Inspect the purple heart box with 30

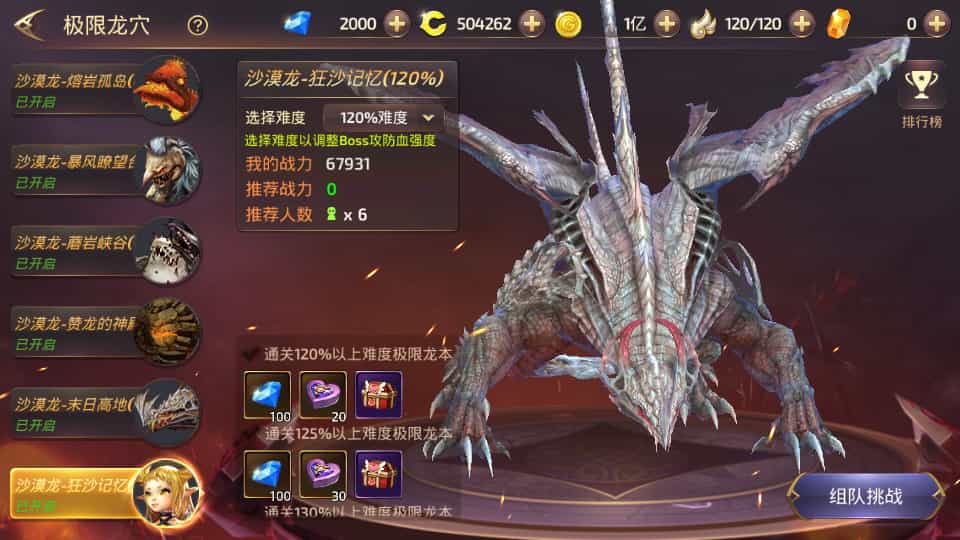[x=323, y=474]
